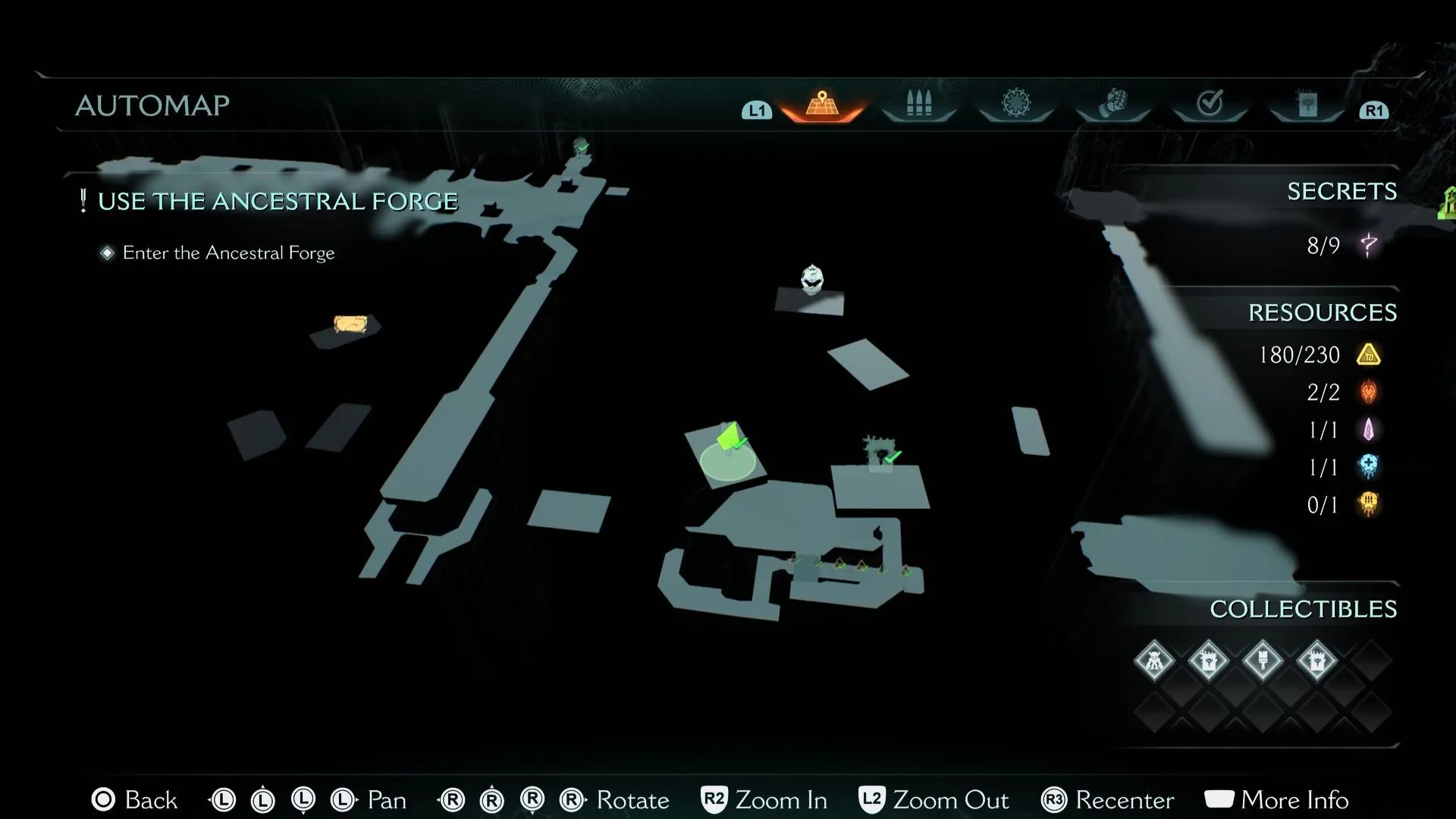Select the armored fist tab
This screenshot has width=1456, height=819.
[1112, 104]
